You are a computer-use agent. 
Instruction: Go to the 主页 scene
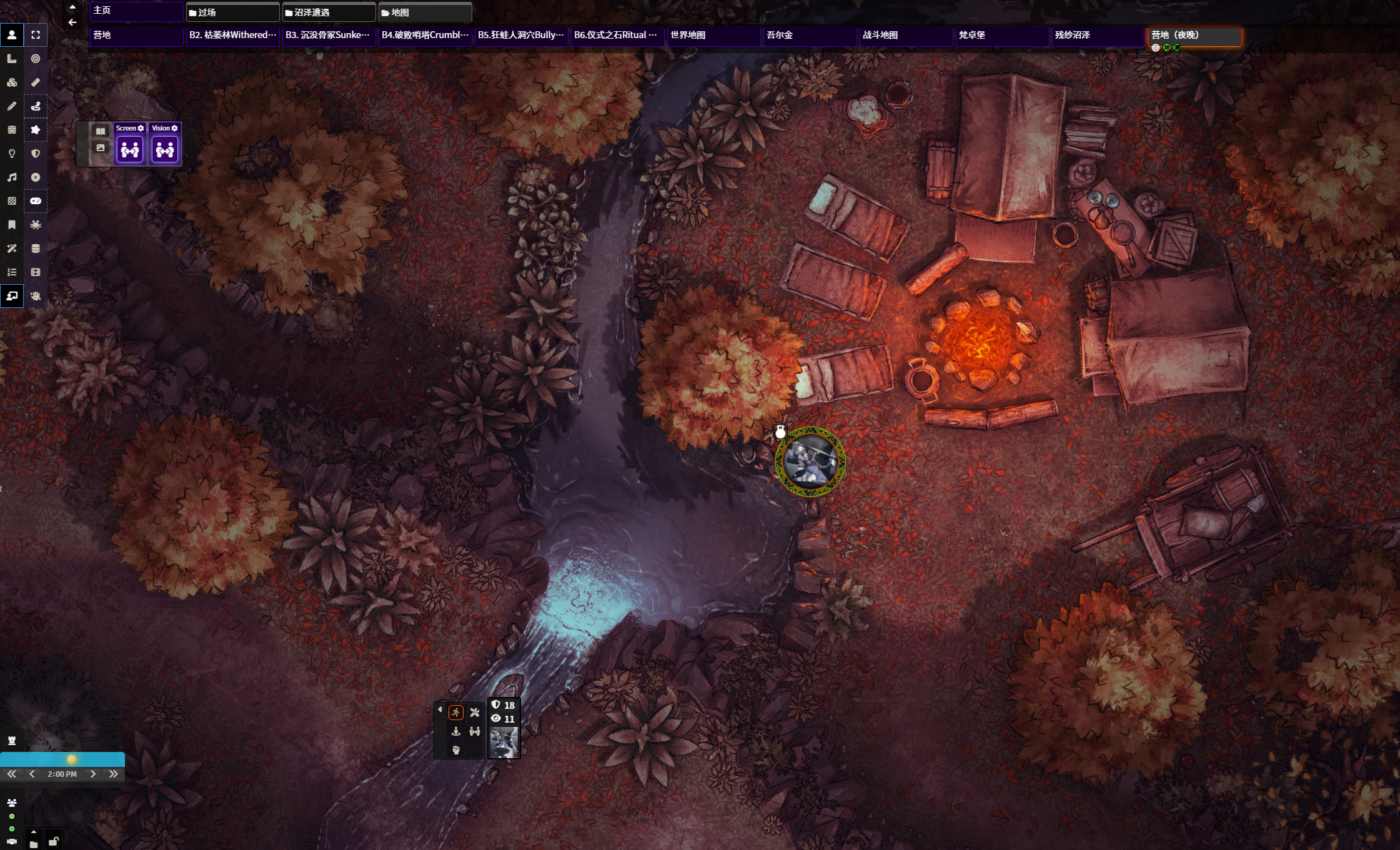coord(136,11)
